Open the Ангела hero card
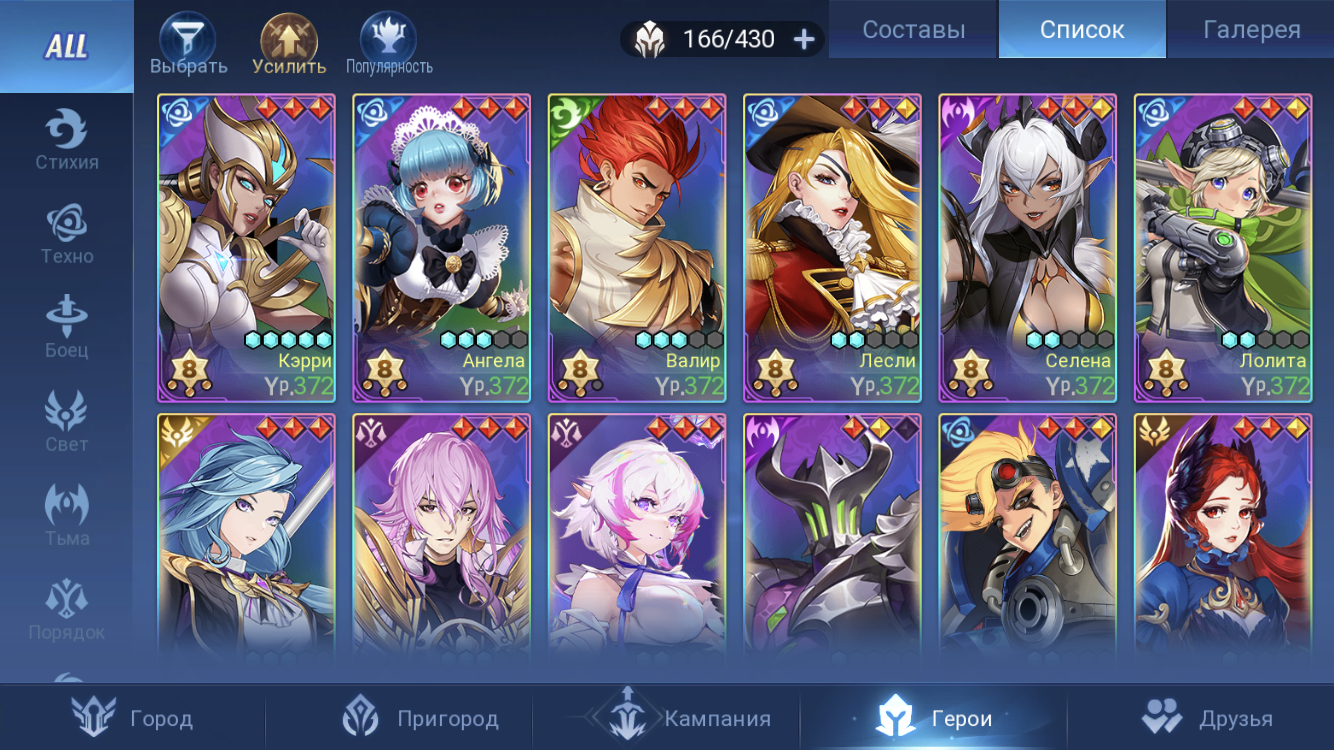The width and height of the screenshot is (1334, 750). 441,248
